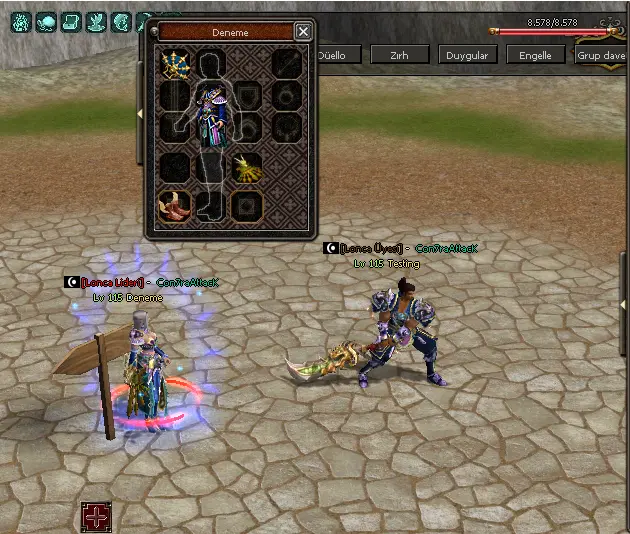
Task: Collapse the equipment window side arrow
Action: [140, 114]
